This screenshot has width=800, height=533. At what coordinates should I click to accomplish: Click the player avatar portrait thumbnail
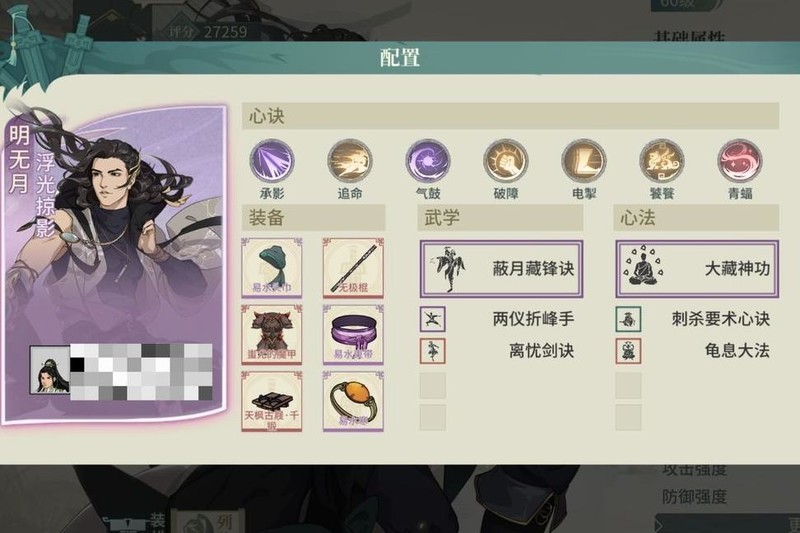point(49,370)
